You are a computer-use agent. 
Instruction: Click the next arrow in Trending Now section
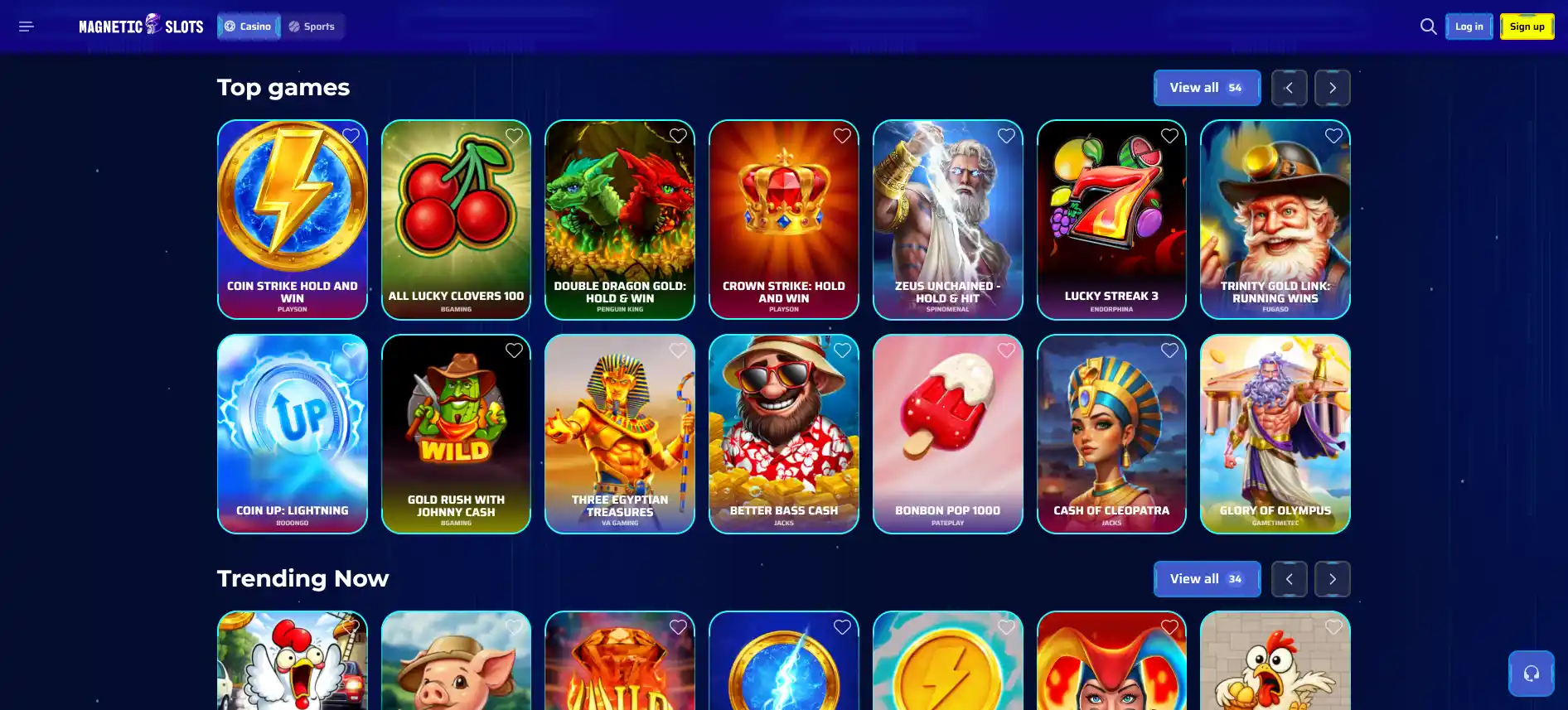(x=1332, y=578)
